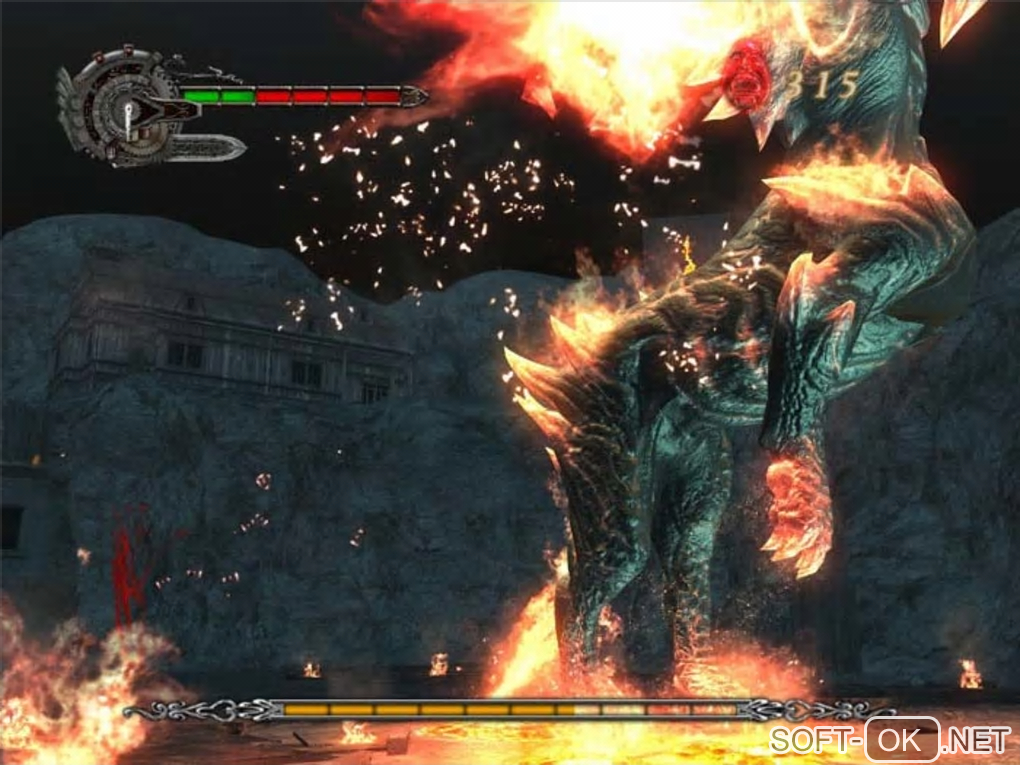Select the red orb face icon
This screenshot has height=765, width=1020.
(745, 76)
